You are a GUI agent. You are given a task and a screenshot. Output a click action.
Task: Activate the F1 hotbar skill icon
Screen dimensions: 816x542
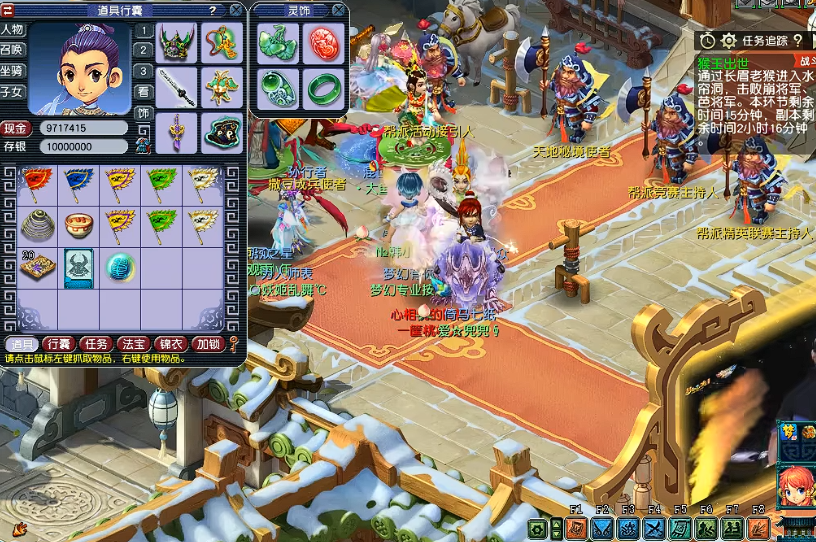(578, 527)
